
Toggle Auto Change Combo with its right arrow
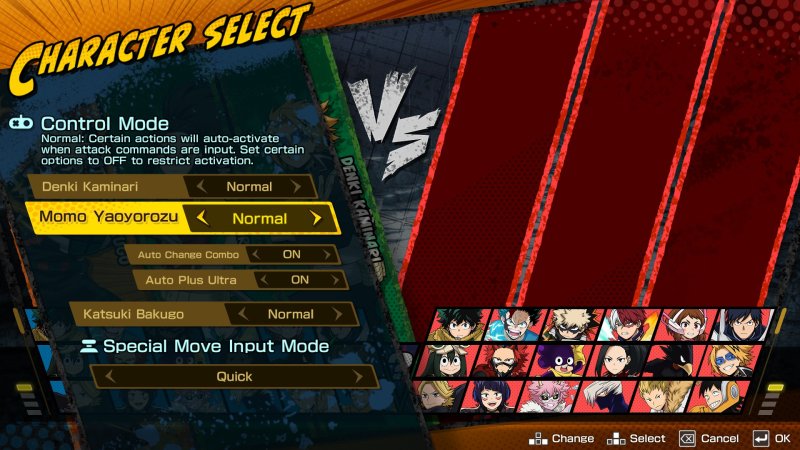[328, 254]
